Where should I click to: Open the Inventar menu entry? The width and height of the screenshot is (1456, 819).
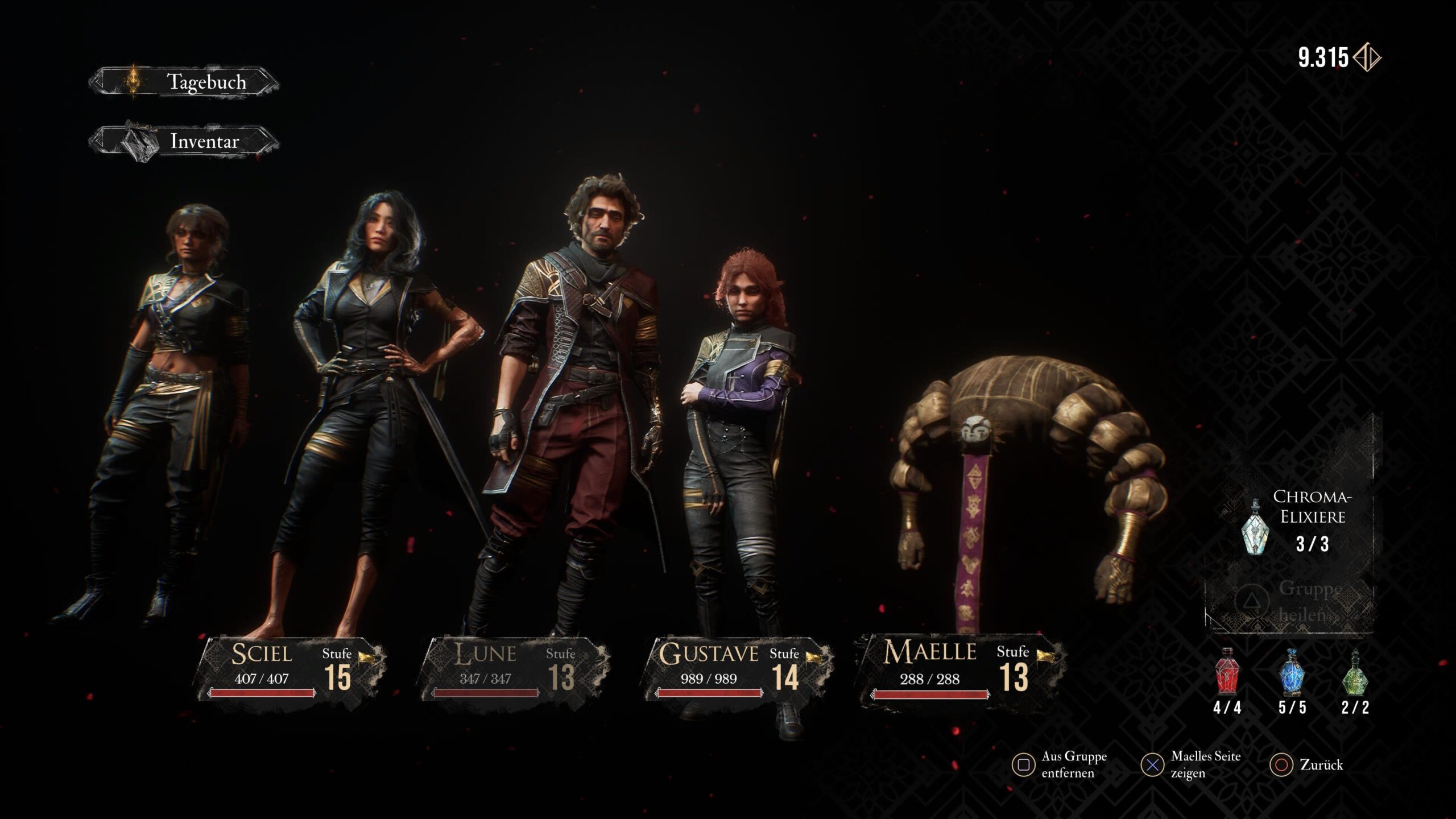pos(185,141)
